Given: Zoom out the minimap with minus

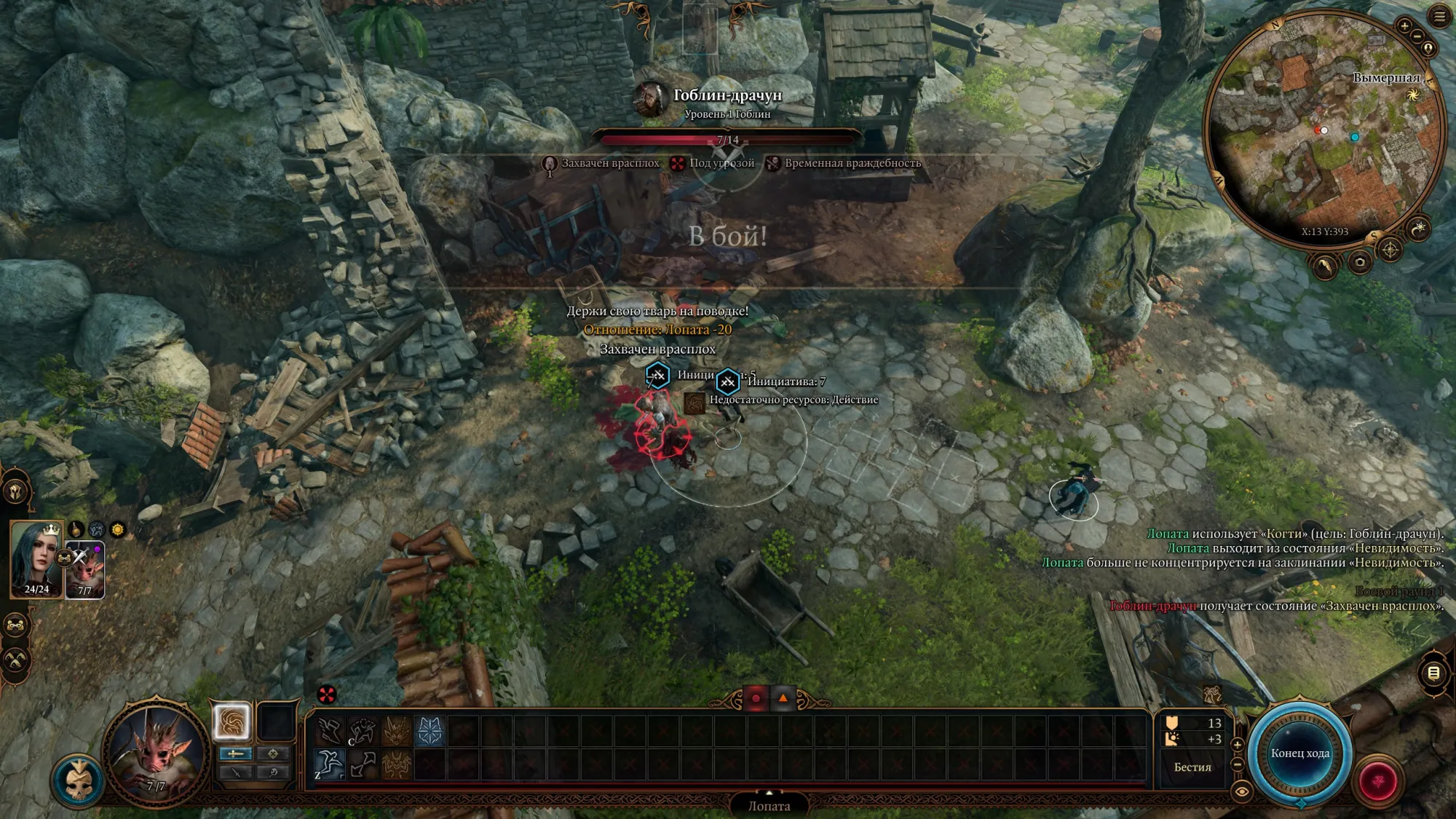Looking at the screenshot, I should [x=1417, y=36].
